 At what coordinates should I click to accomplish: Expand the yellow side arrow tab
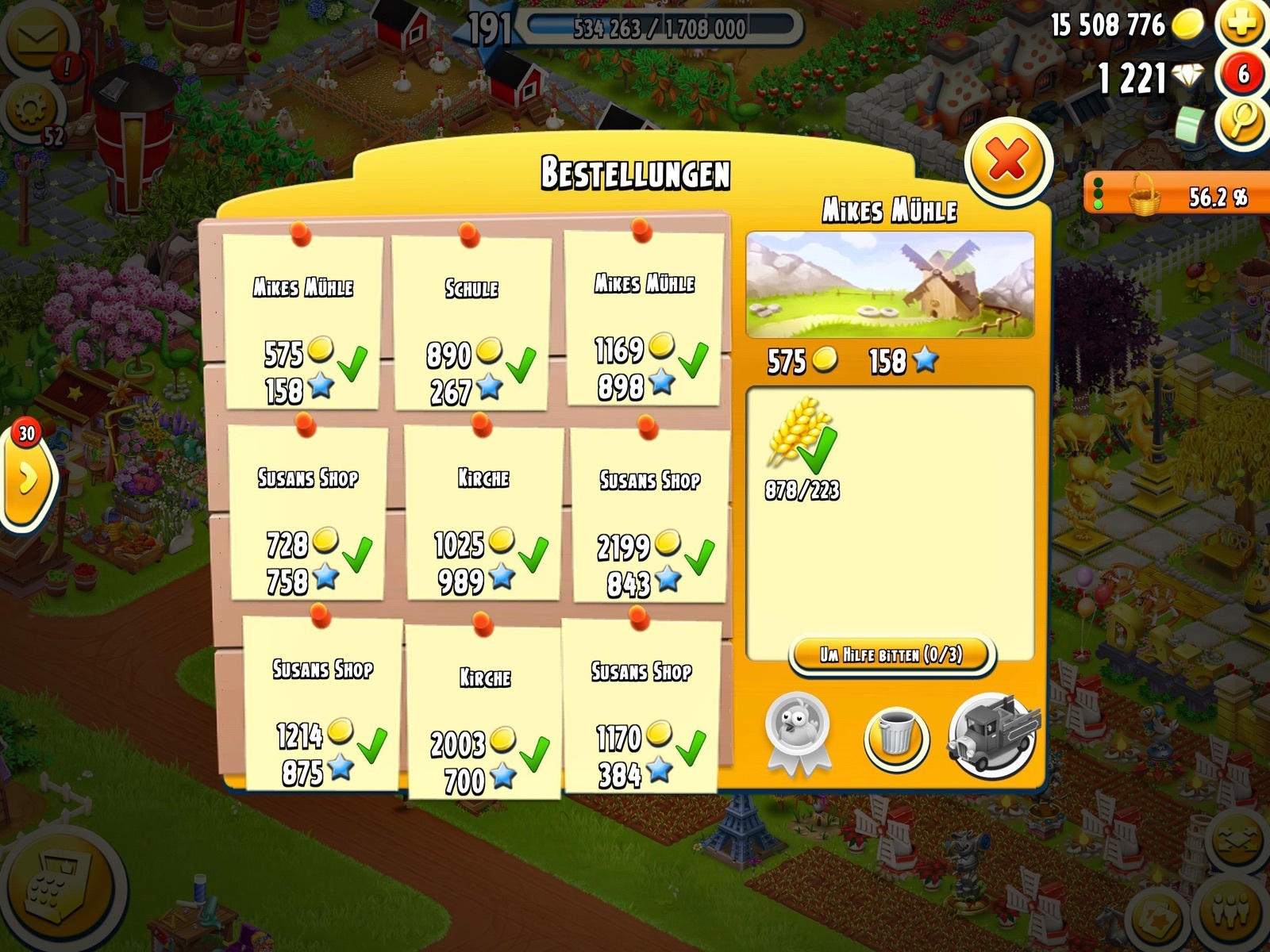point(28,478)
